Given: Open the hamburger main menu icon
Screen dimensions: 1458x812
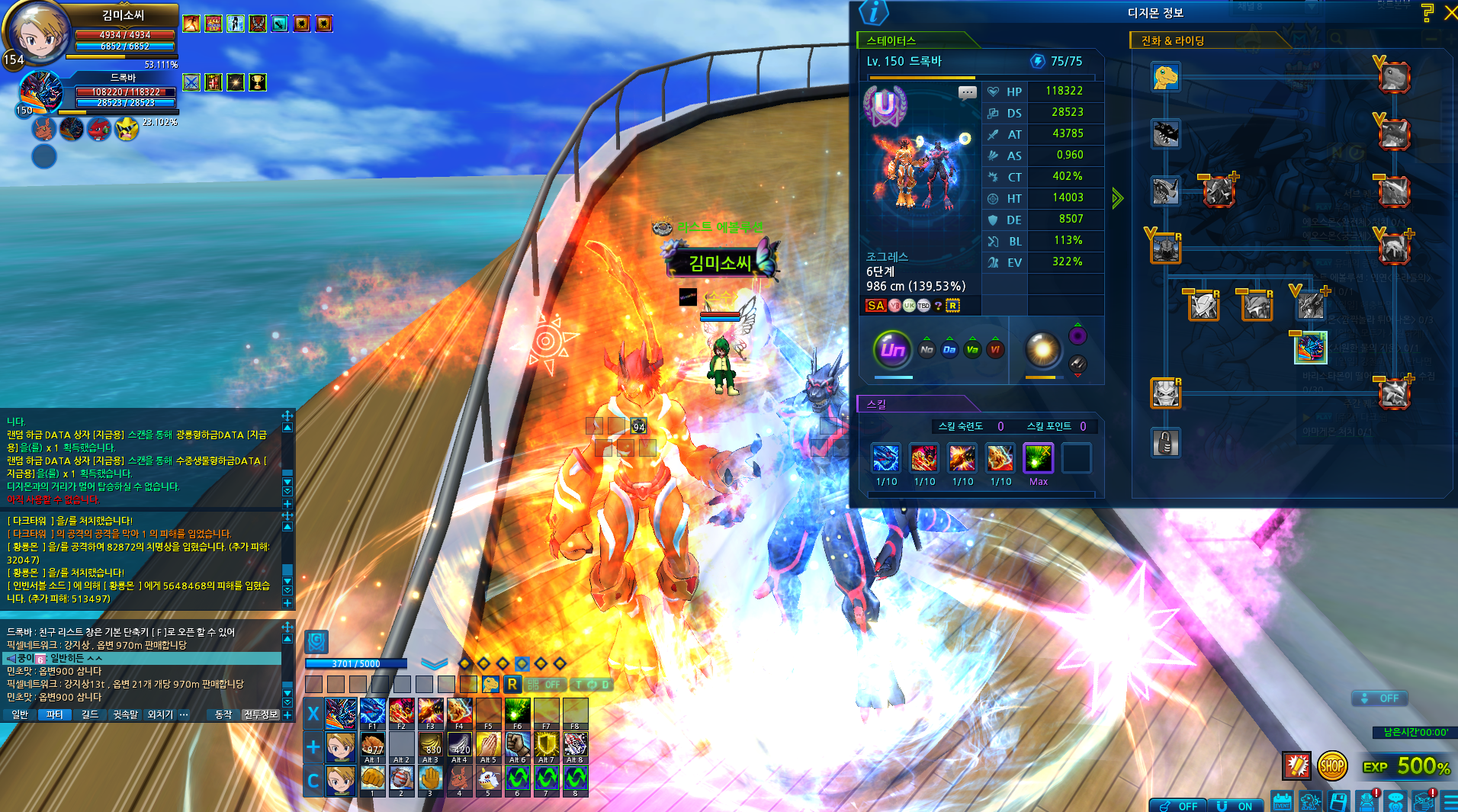Looking at the screenshot, I should (x=1450, y=801).
